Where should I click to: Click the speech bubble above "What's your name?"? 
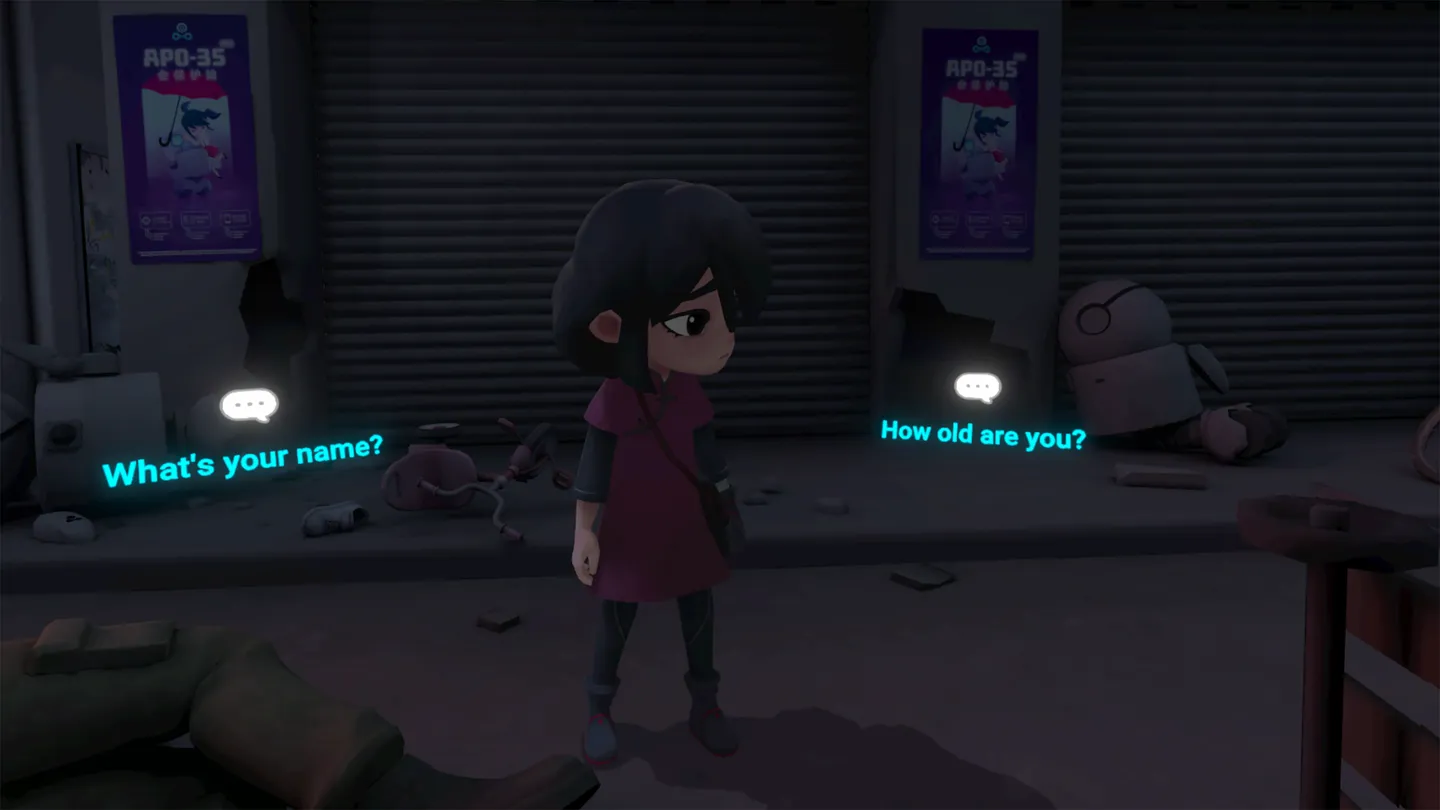pos(249,402)
